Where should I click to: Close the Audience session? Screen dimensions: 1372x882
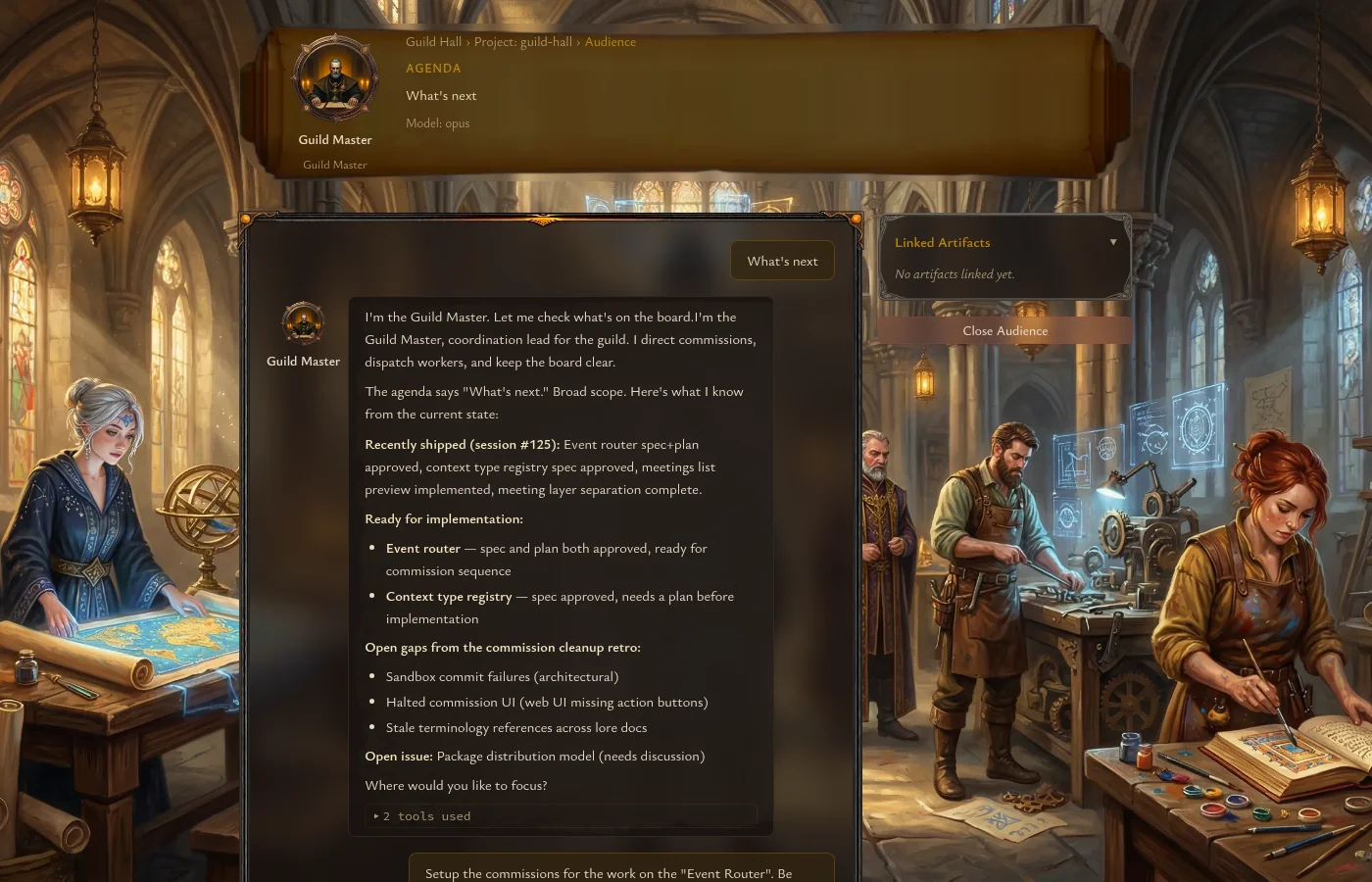pos(1004,331)
